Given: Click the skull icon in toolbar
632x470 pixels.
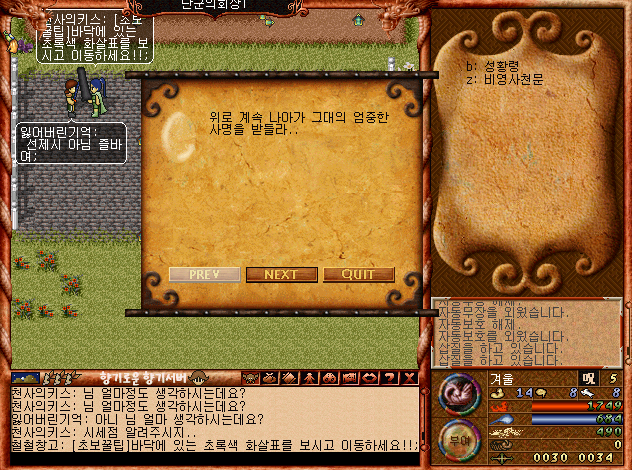Looking at the screenshot, I should click(251, 378).
